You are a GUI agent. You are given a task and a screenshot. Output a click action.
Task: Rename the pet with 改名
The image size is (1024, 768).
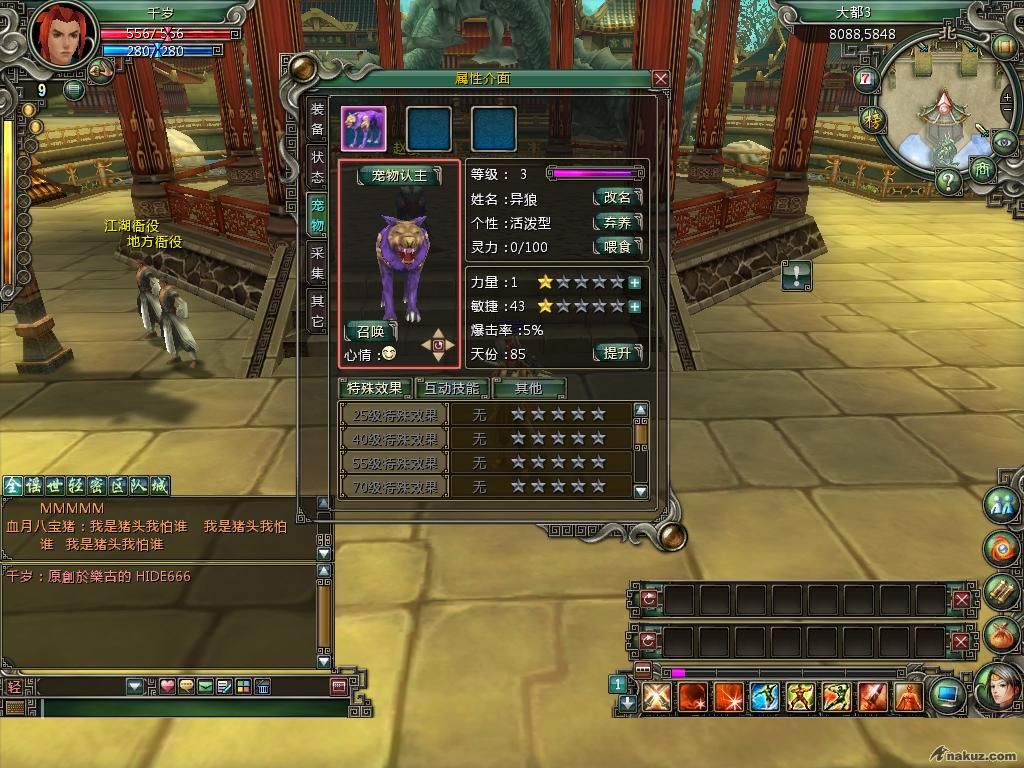pyautogui.click(x=617, y=198)
